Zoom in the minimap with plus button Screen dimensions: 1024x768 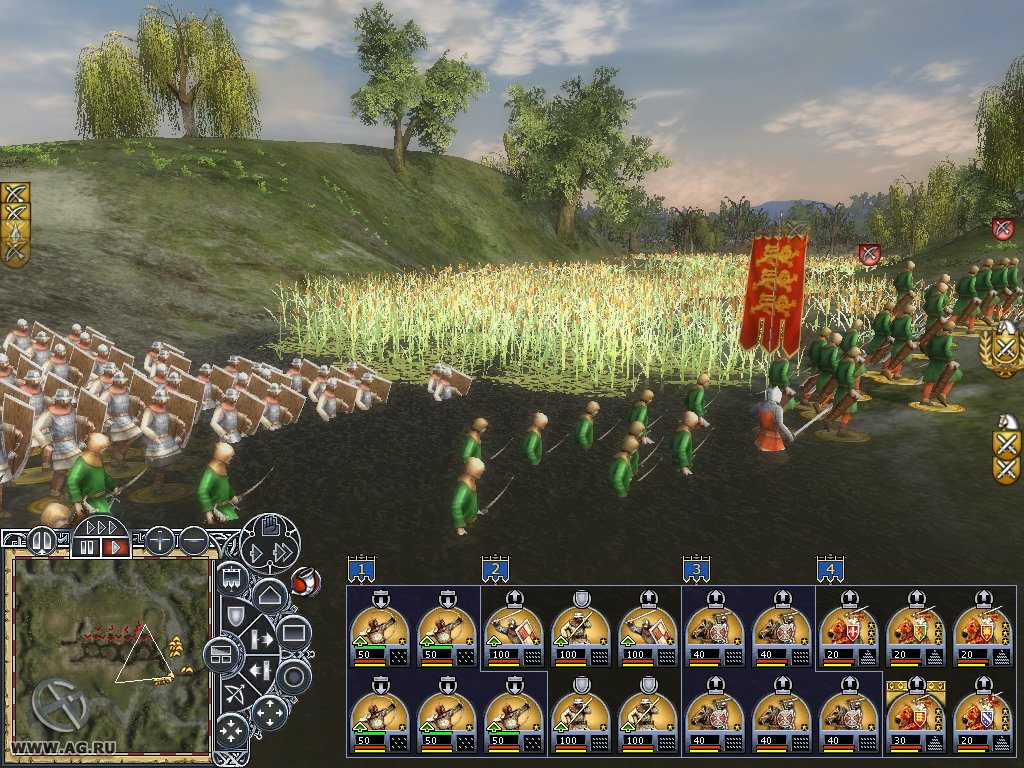159,541
